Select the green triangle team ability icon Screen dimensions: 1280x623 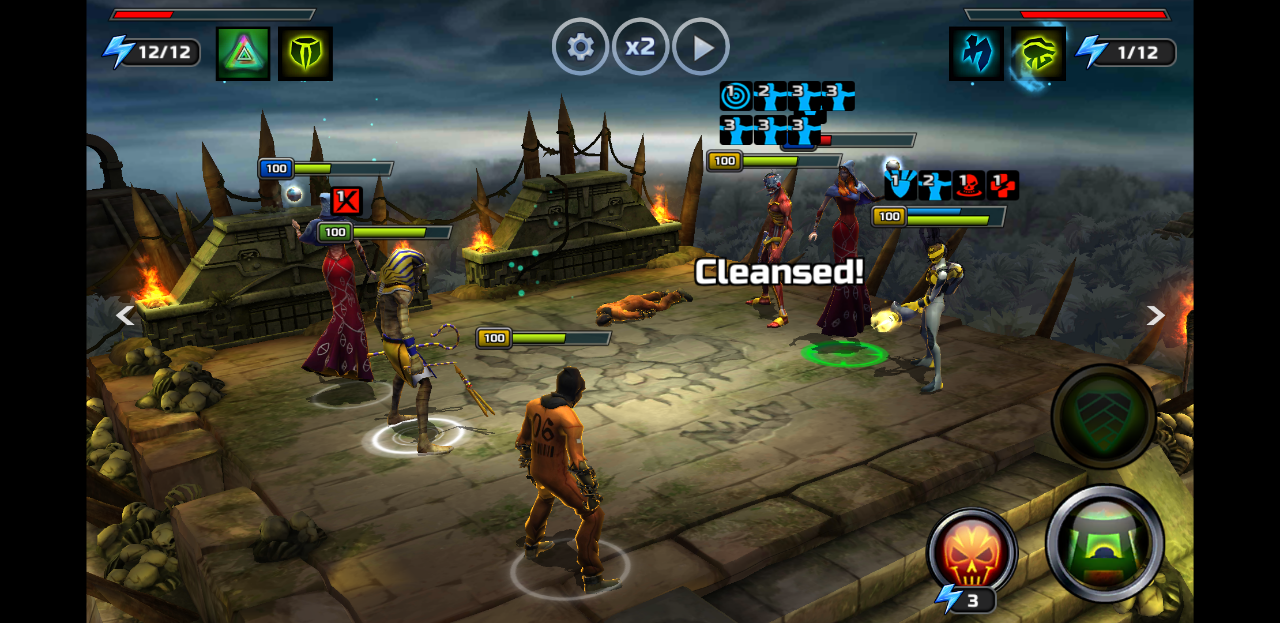click(243, 53)
